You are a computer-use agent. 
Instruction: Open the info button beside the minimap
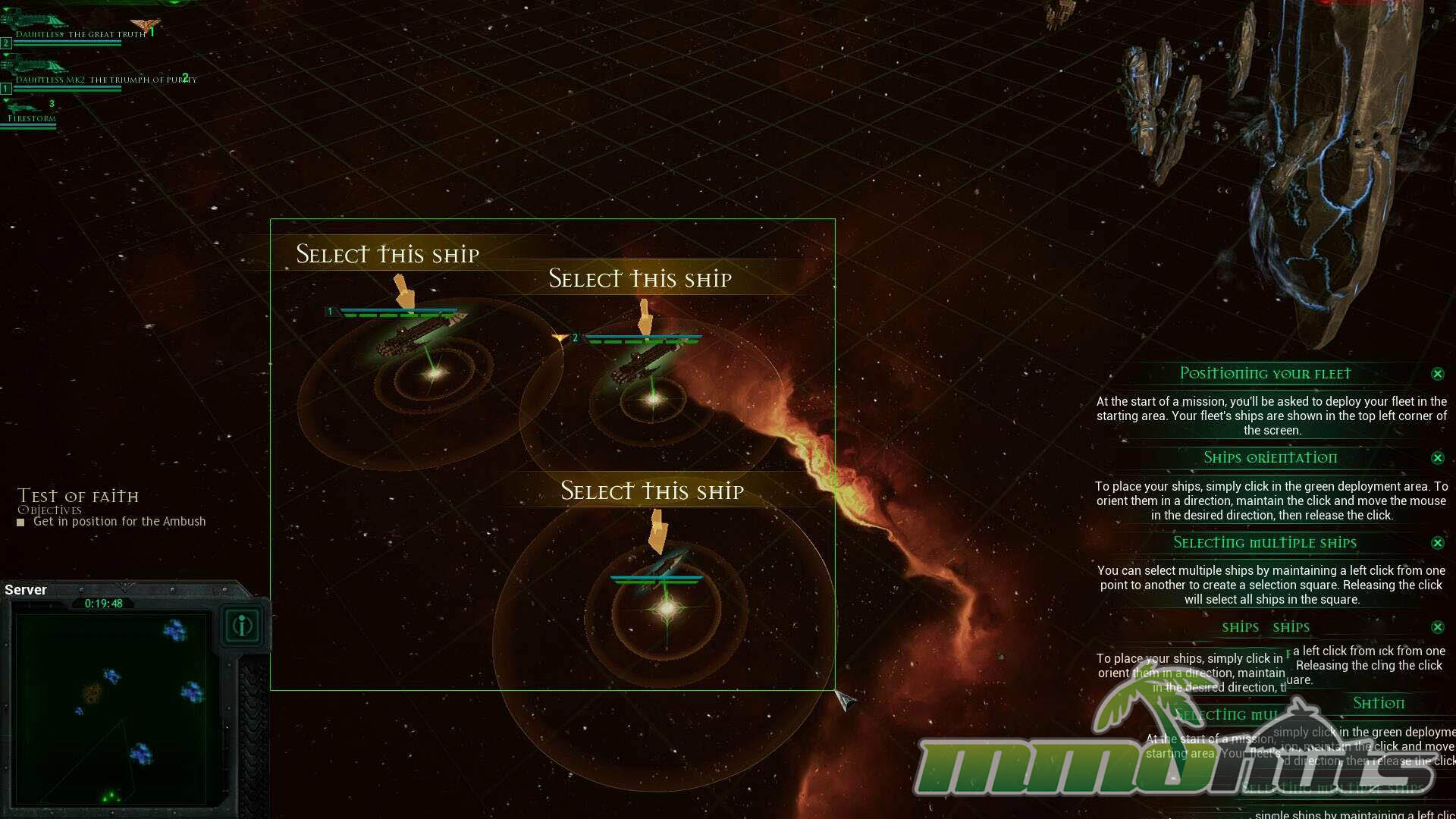tap(243, 626)
